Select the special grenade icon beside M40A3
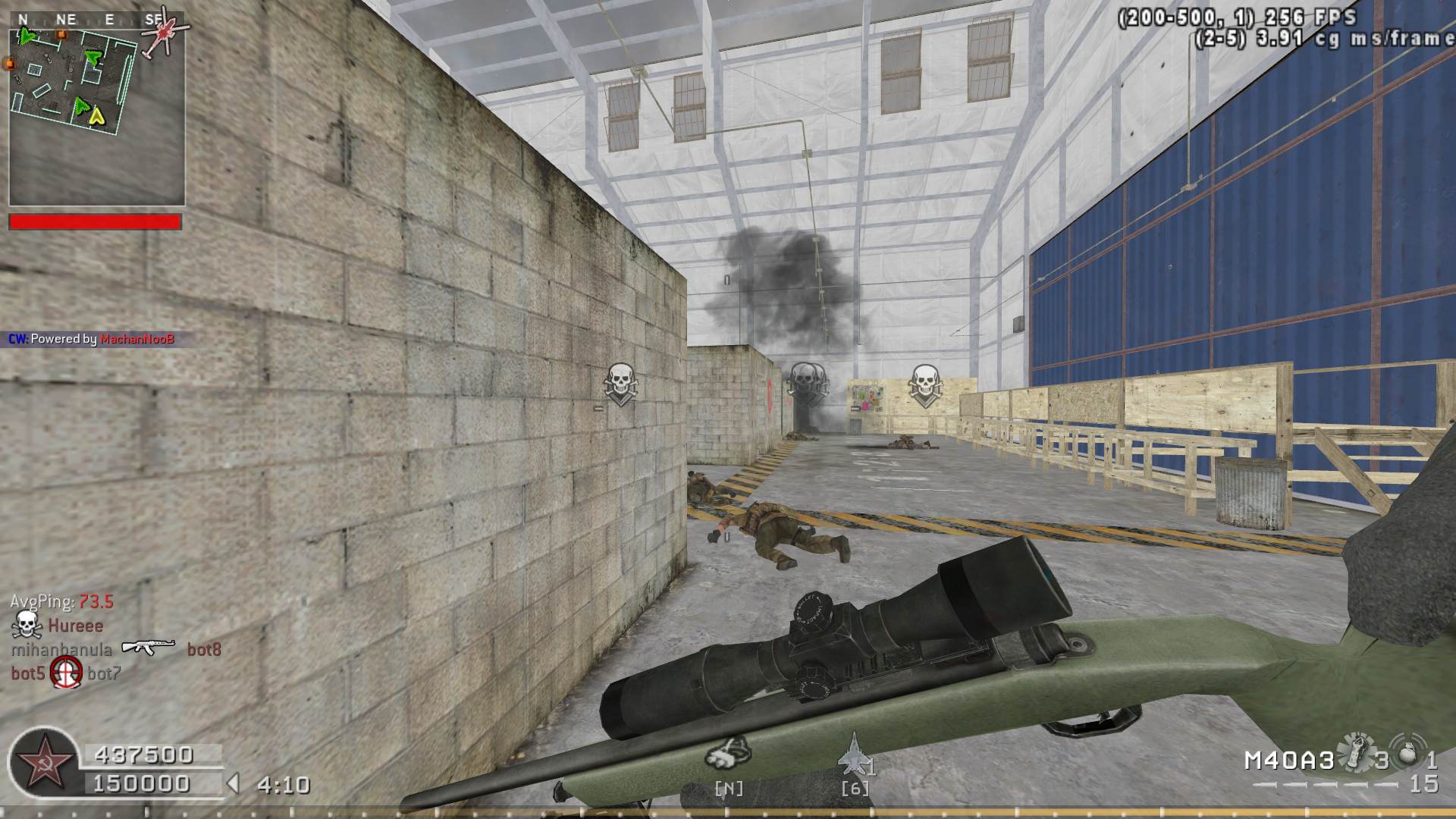1456x819 pixels. (x=1354, y=752)
